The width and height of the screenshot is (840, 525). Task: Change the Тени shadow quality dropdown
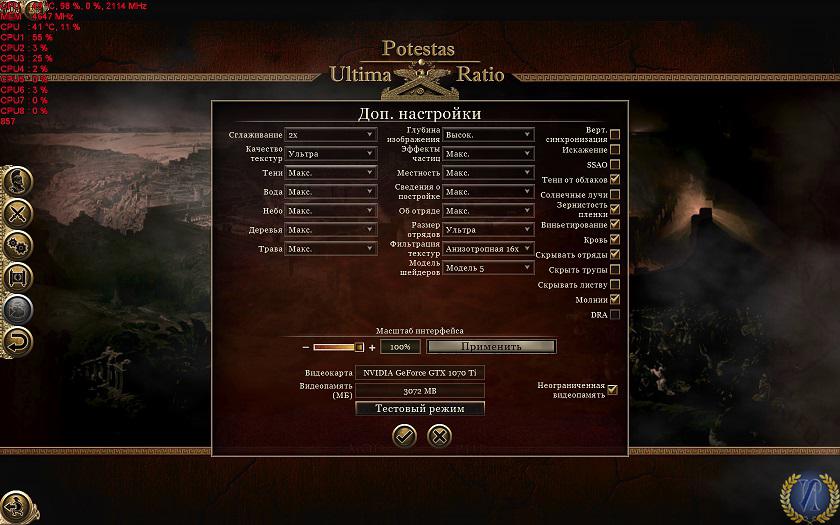(330, 173)
